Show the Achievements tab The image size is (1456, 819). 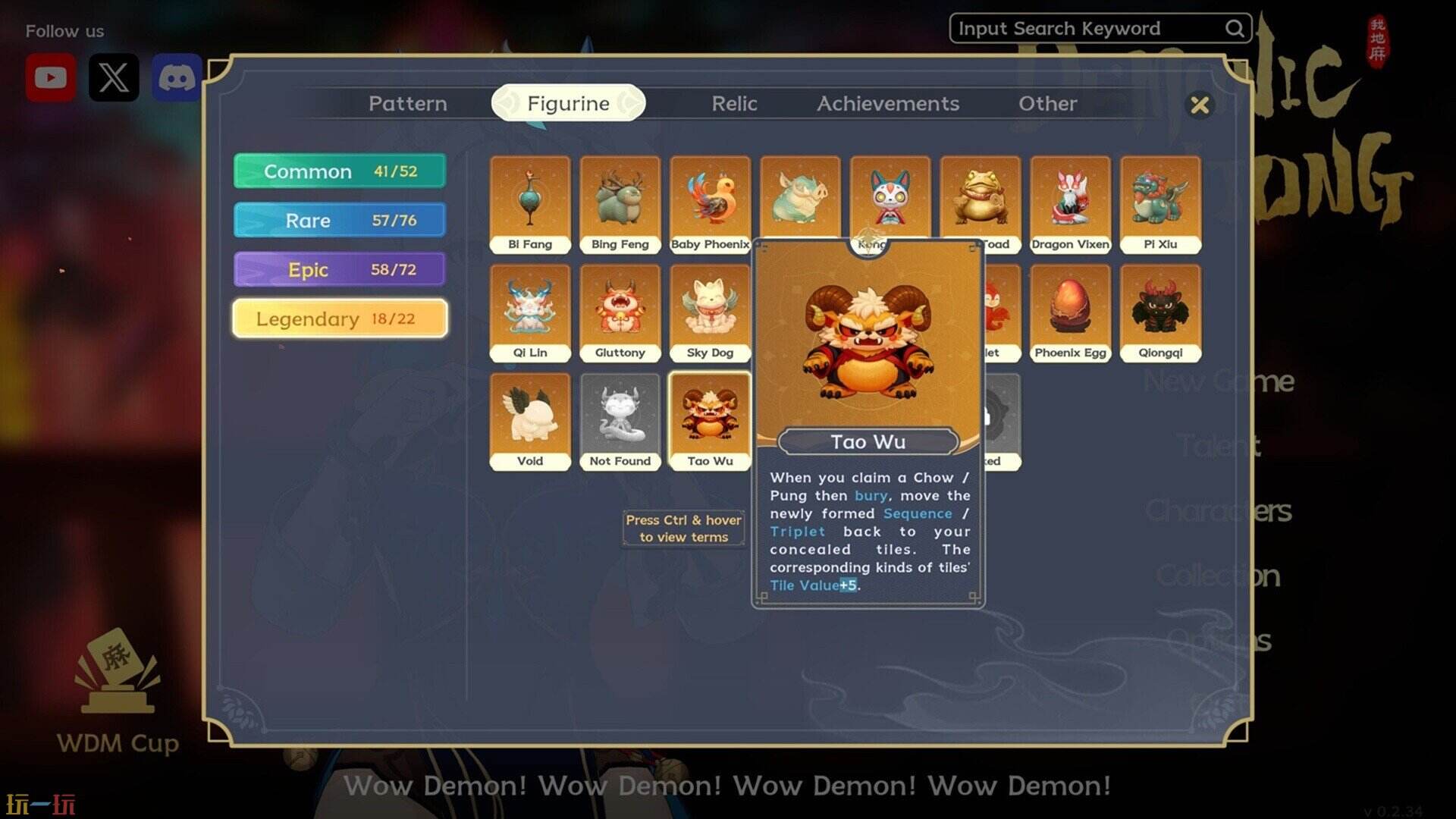pyautogui.click(x=887, y=103)
